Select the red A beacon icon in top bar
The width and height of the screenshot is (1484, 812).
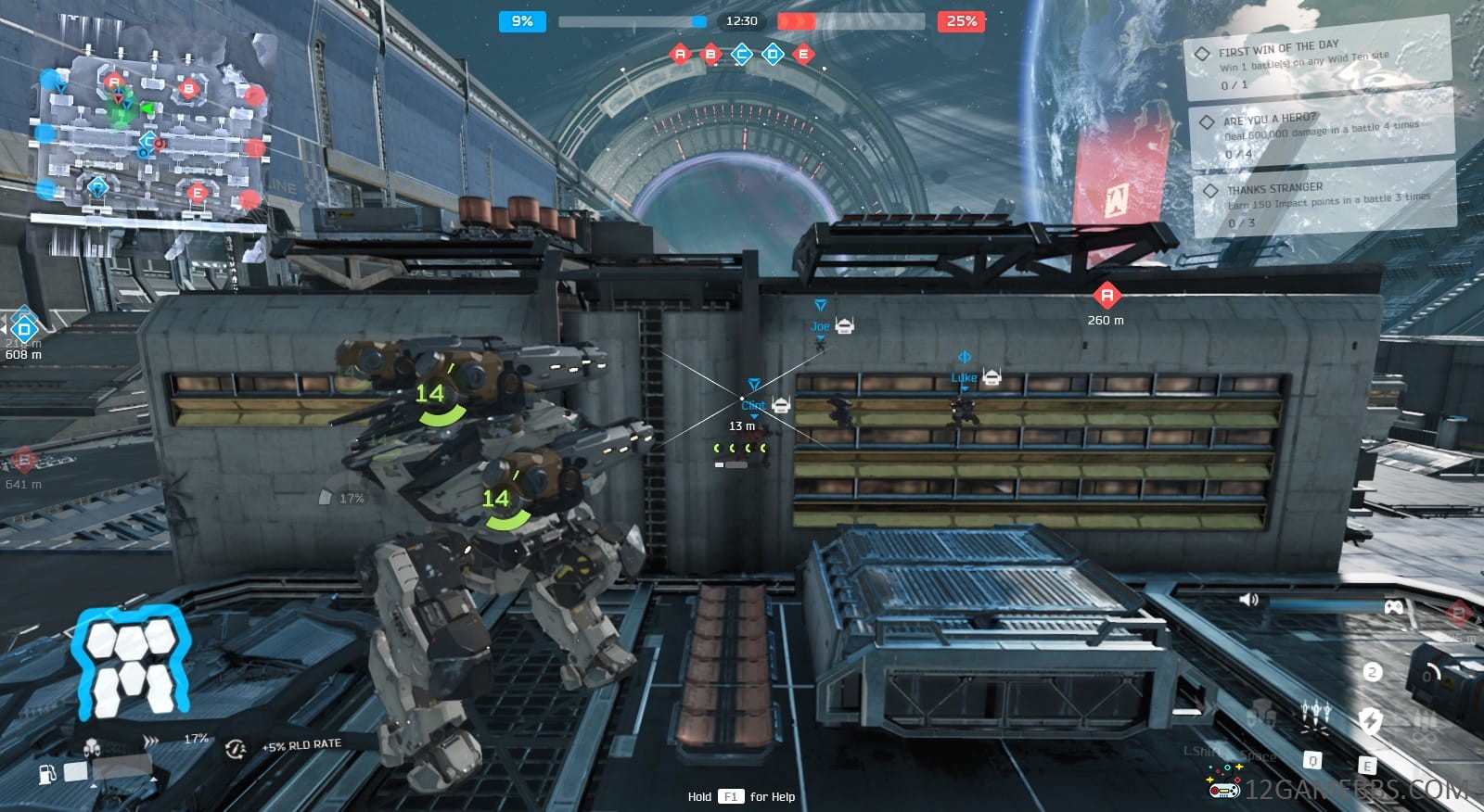680,55
